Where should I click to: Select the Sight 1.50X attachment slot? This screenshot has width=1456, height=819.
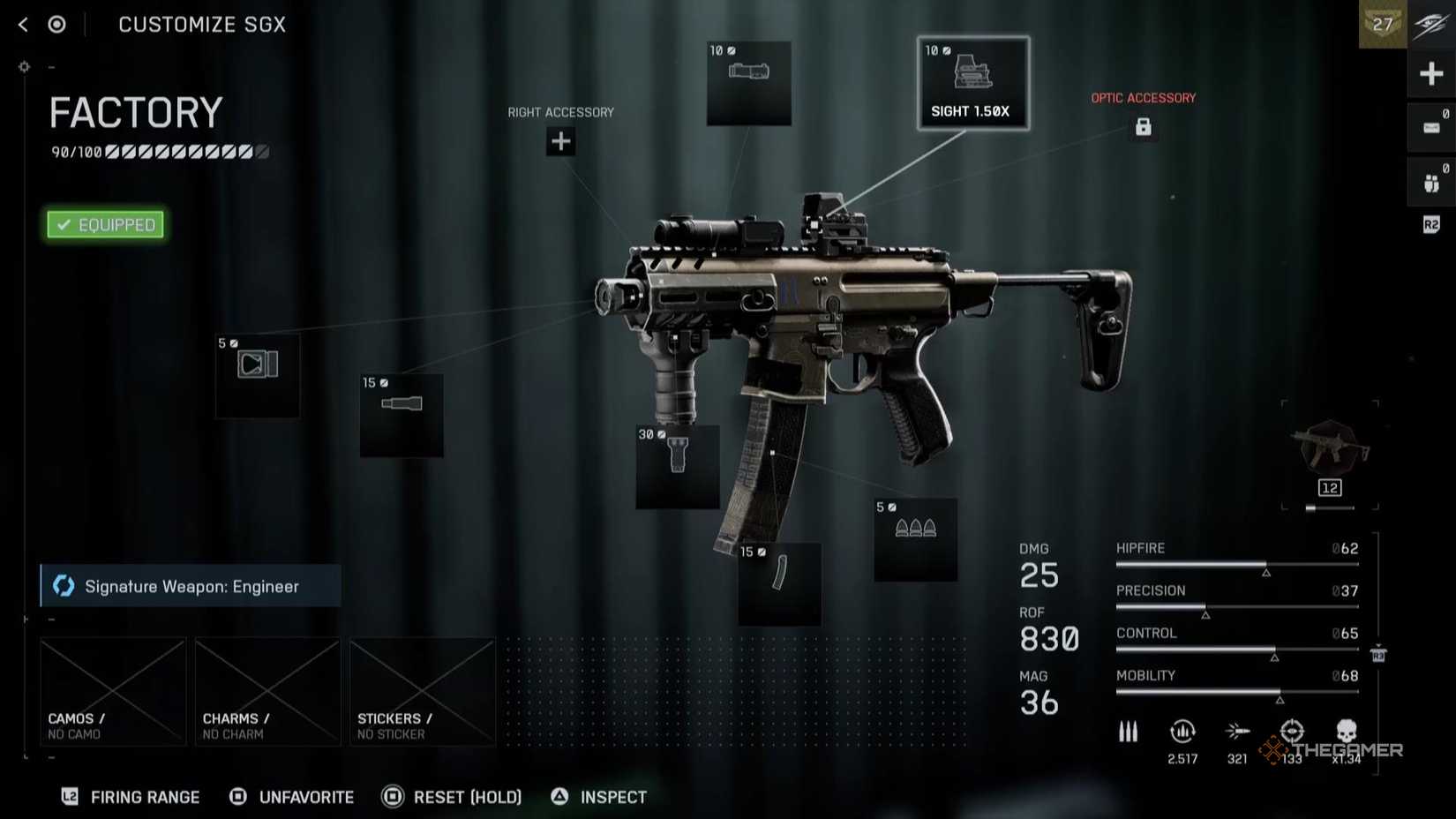pos(973,84)
